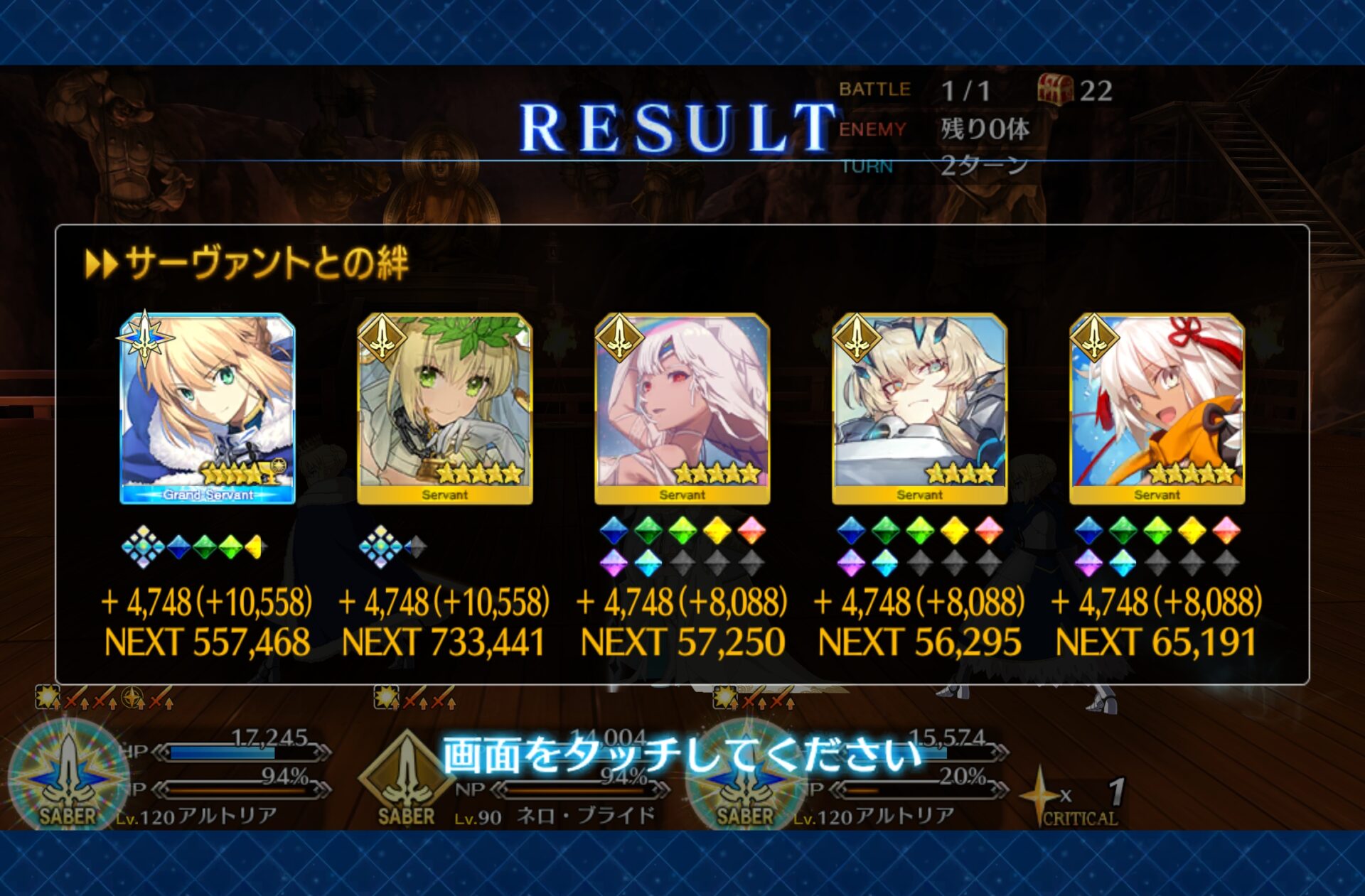The width and height of the screenshot is (1365, 896).
Task: Tap the 画面をタッチしてください continue prompt
Action: (681, 755)
